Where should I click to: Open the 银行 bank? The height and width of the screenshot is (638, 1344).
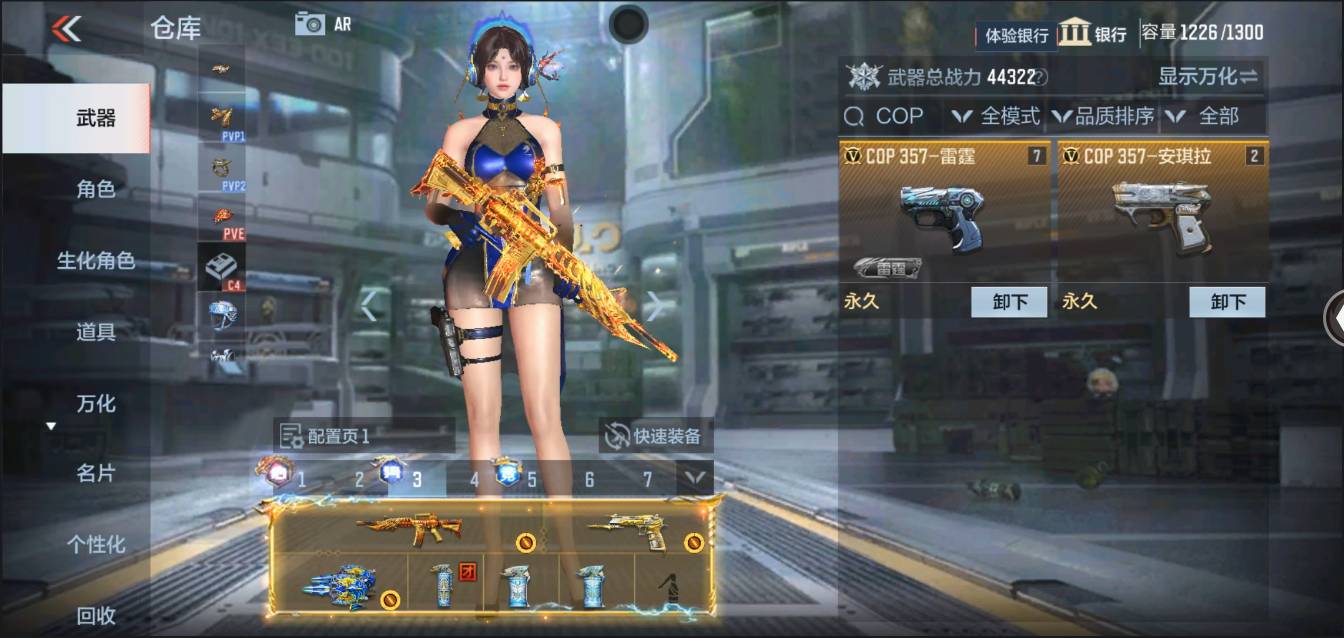[1093, 33]
